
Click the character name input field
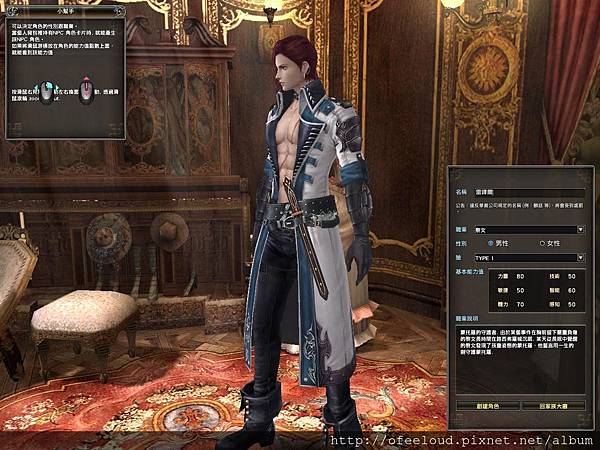point(530,189)
